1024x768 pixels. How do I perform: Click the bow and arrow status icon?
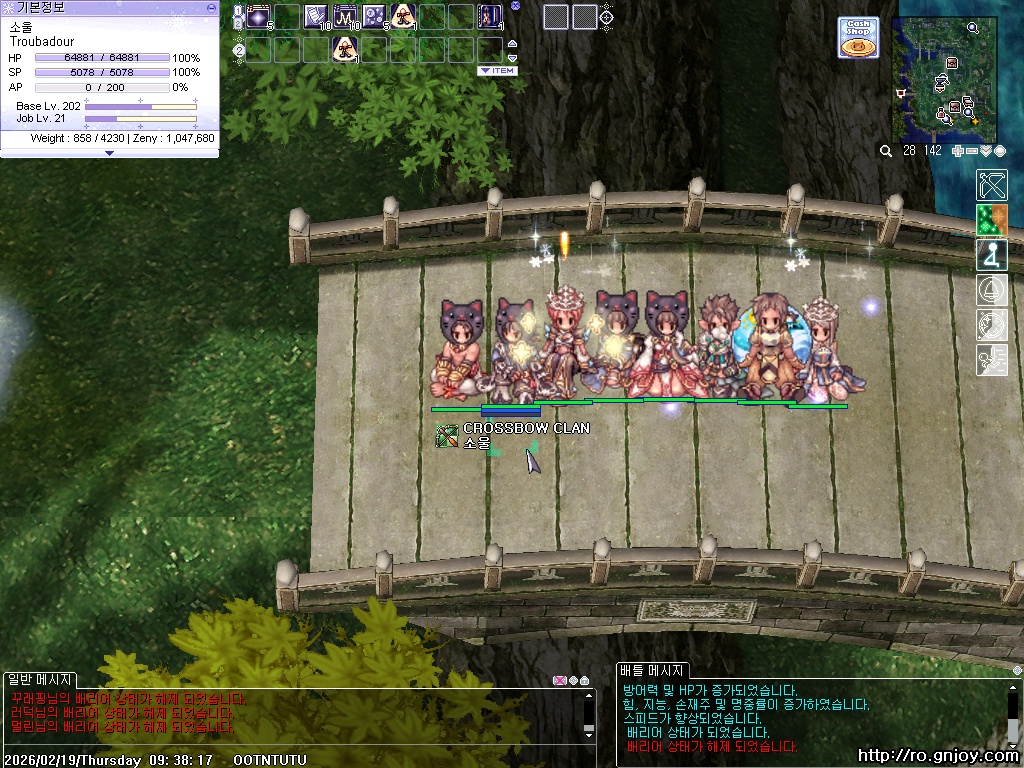tap(991, 185)
